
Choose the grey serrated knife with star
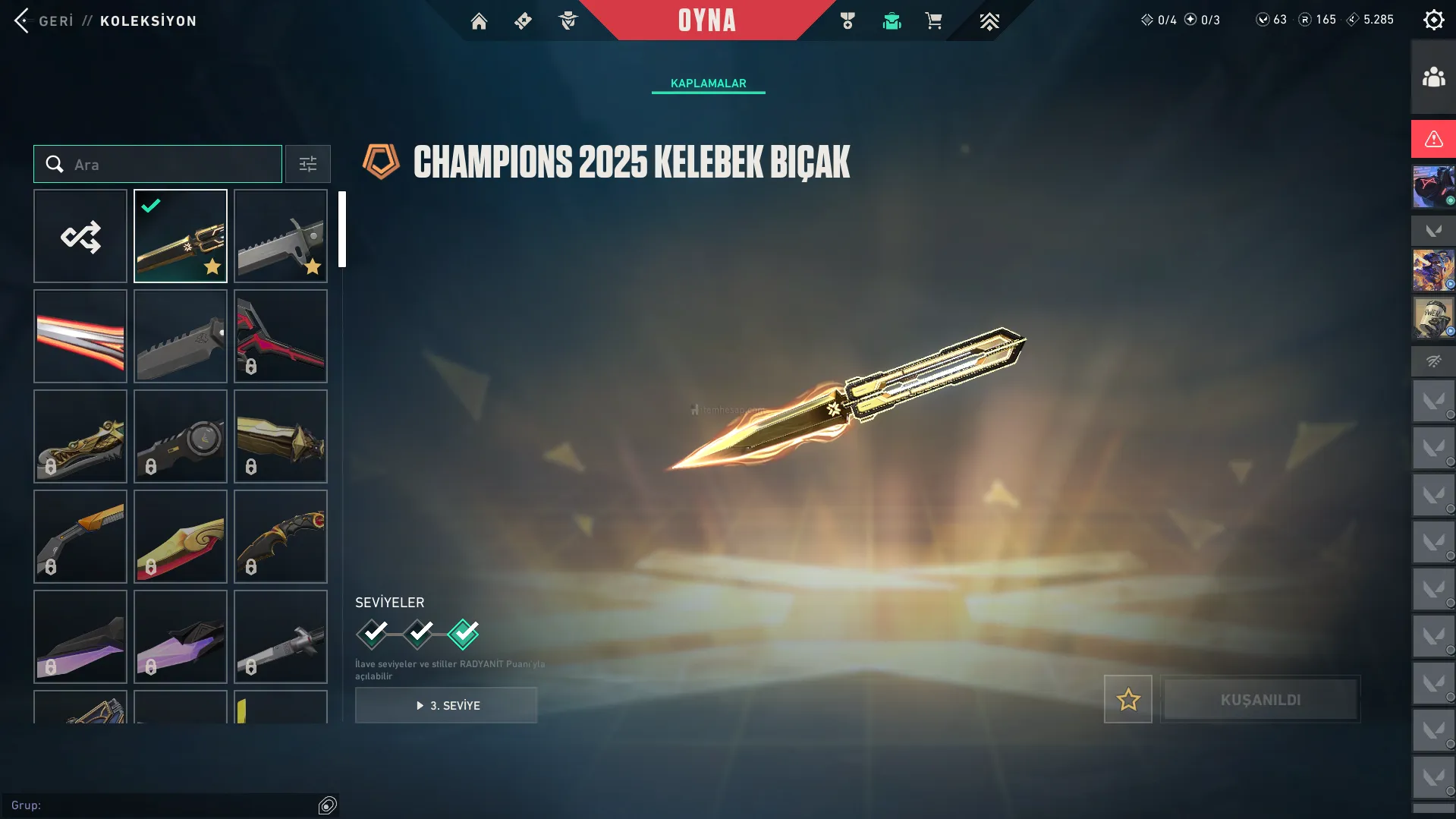pyautogui.click(x=281, y=236)
